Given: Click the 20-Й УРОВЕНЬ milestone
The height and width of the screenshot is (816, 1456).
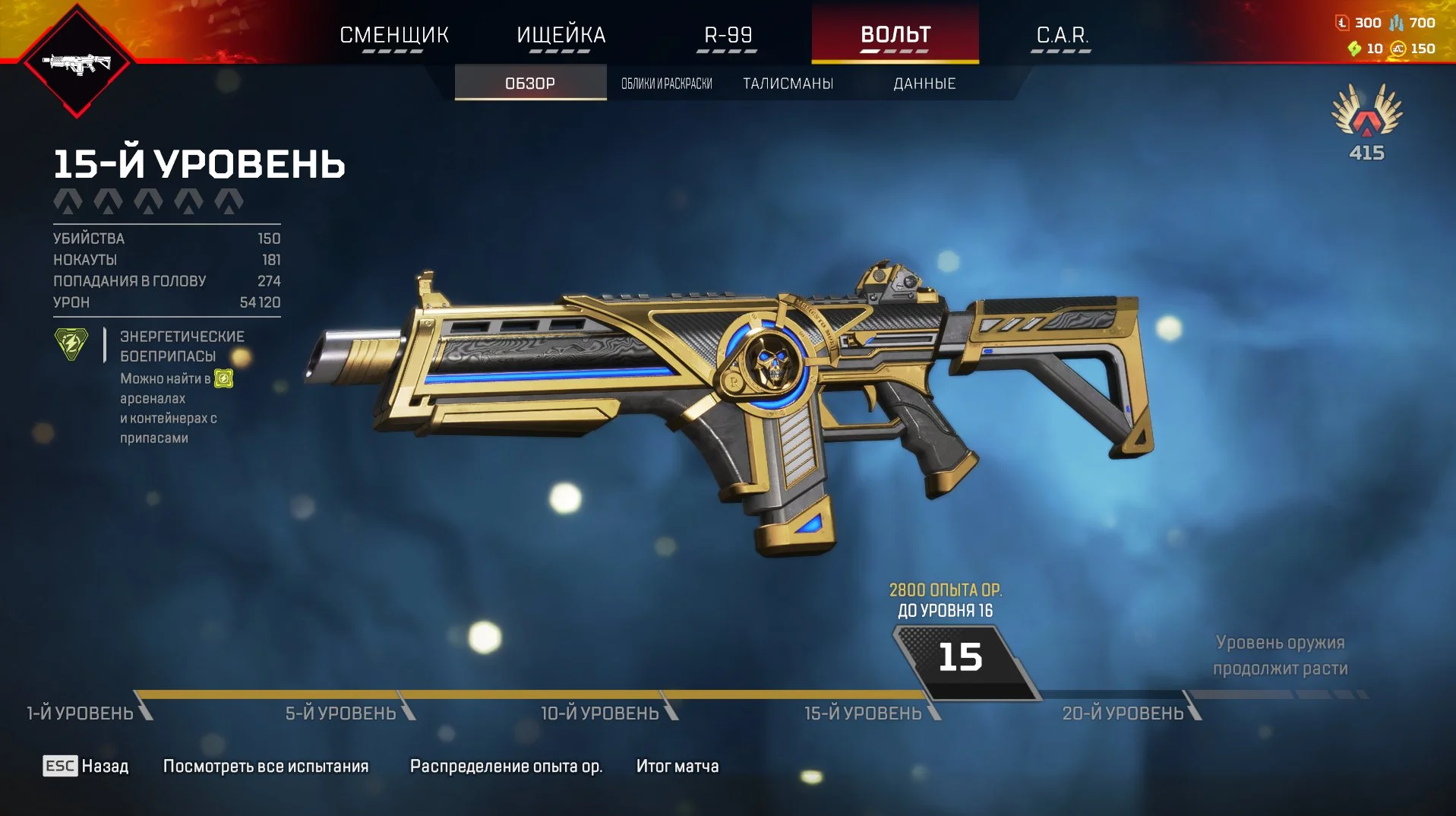Looking at the screenshot, I should click(1123, 713).
